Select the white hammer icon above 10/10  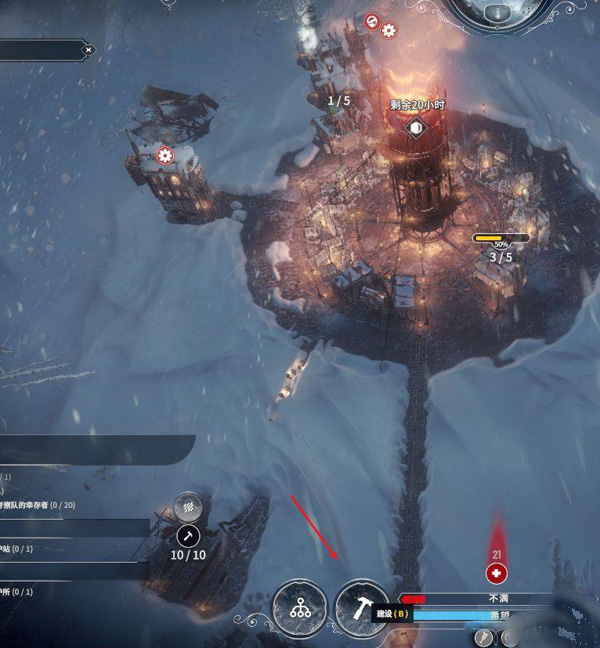pyautogui.click(x=188, y=537)
